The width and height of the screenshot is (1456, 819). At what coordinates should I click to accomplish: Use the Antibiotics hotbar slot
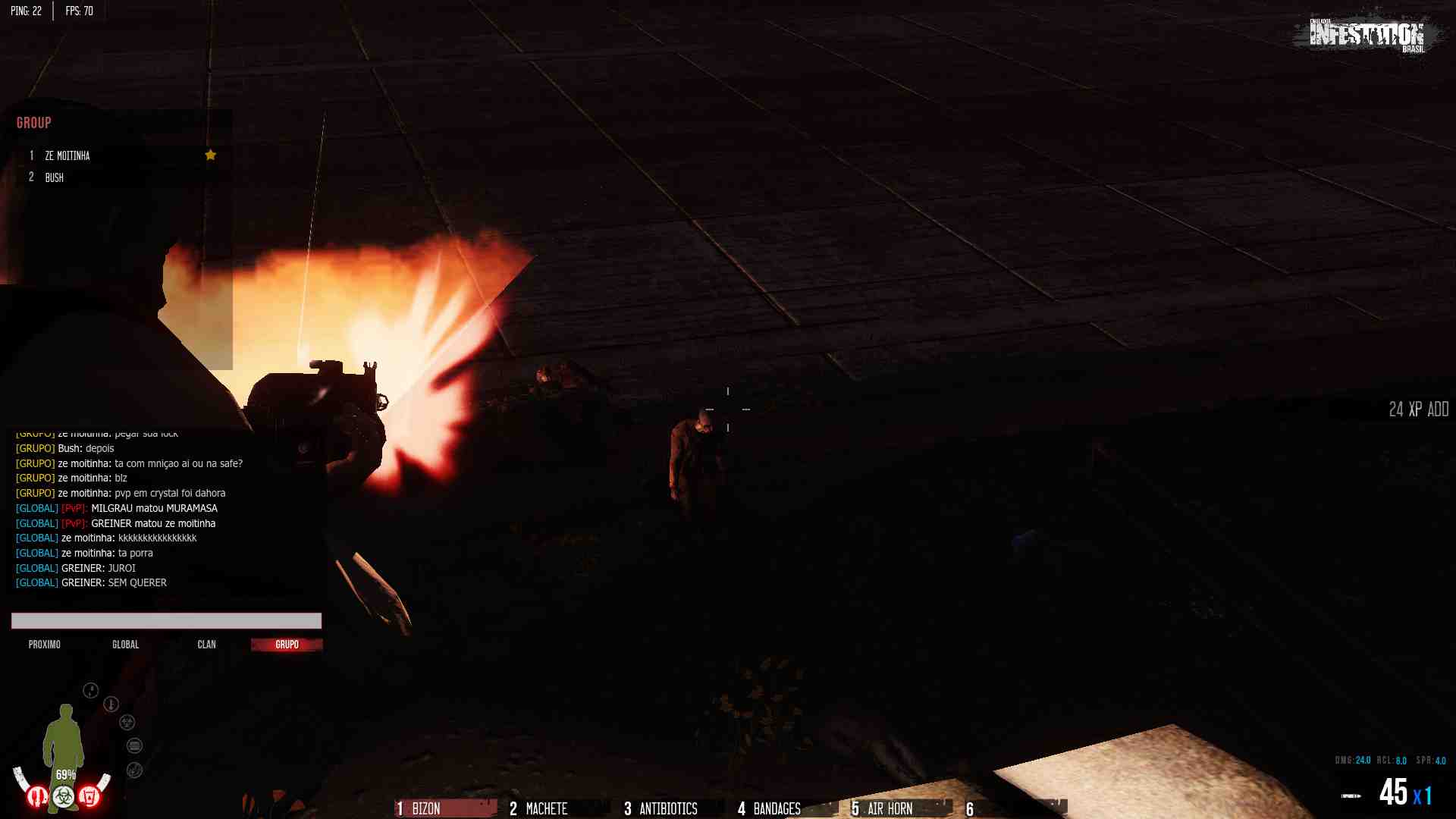click(x=672, y=808)
